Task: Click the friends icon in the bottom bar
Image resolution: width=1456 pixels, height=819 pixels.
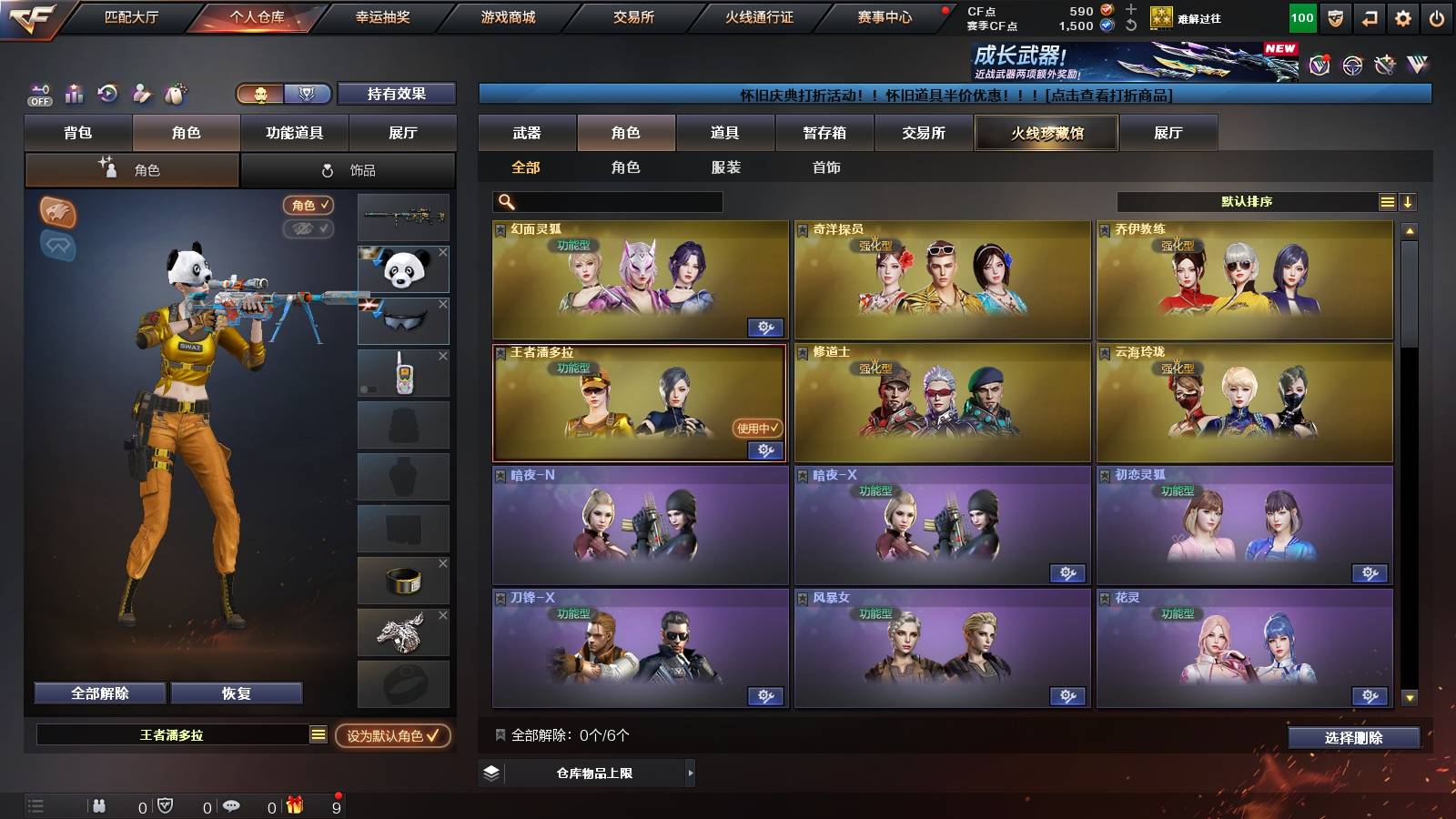Action: [100, 805]
